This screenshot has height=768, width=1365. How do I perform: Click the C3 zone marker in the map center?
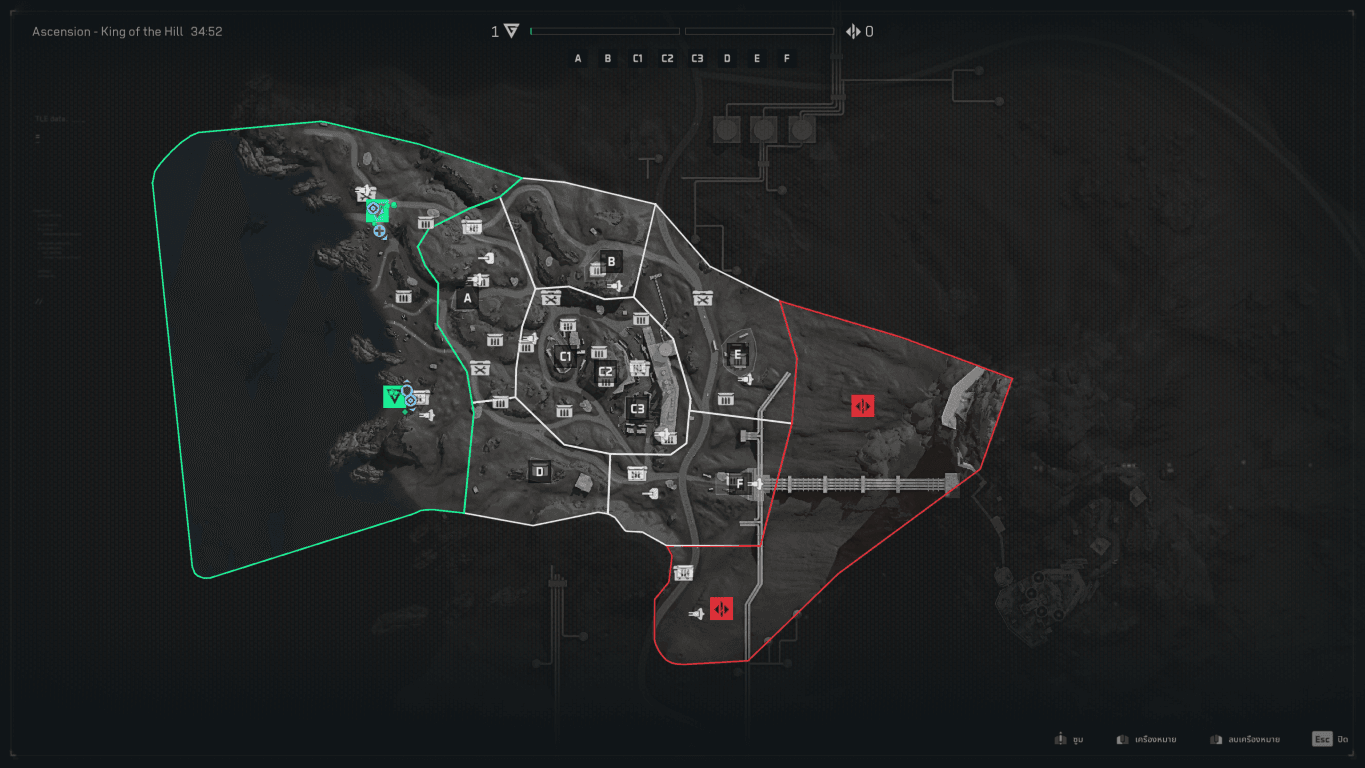coord(637,407)
